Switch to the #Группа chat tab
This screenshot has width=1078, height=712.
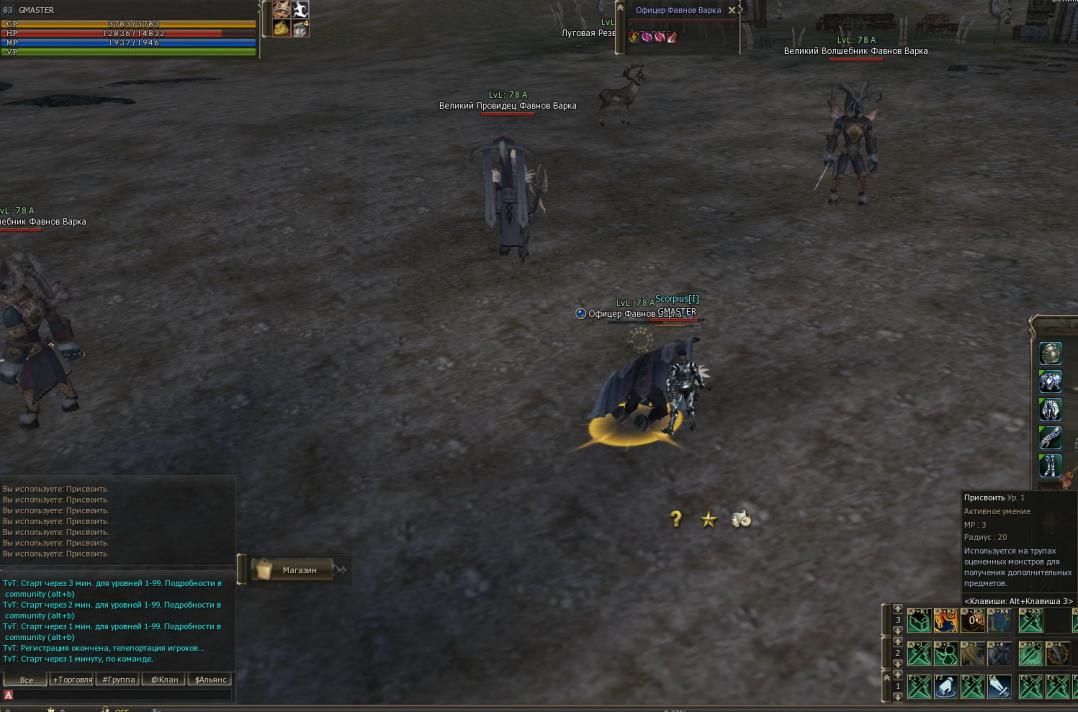click(119, 680)
